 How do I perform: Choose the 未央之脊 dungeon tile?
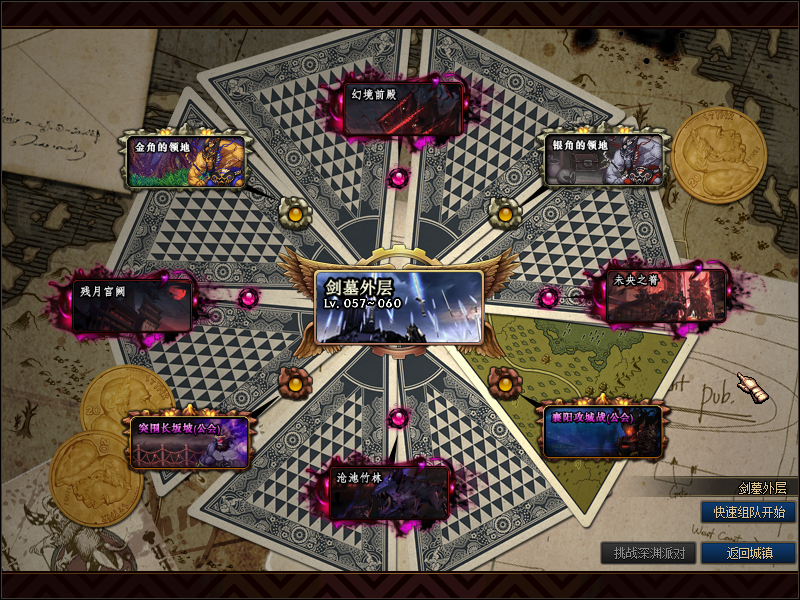[665, 296]
